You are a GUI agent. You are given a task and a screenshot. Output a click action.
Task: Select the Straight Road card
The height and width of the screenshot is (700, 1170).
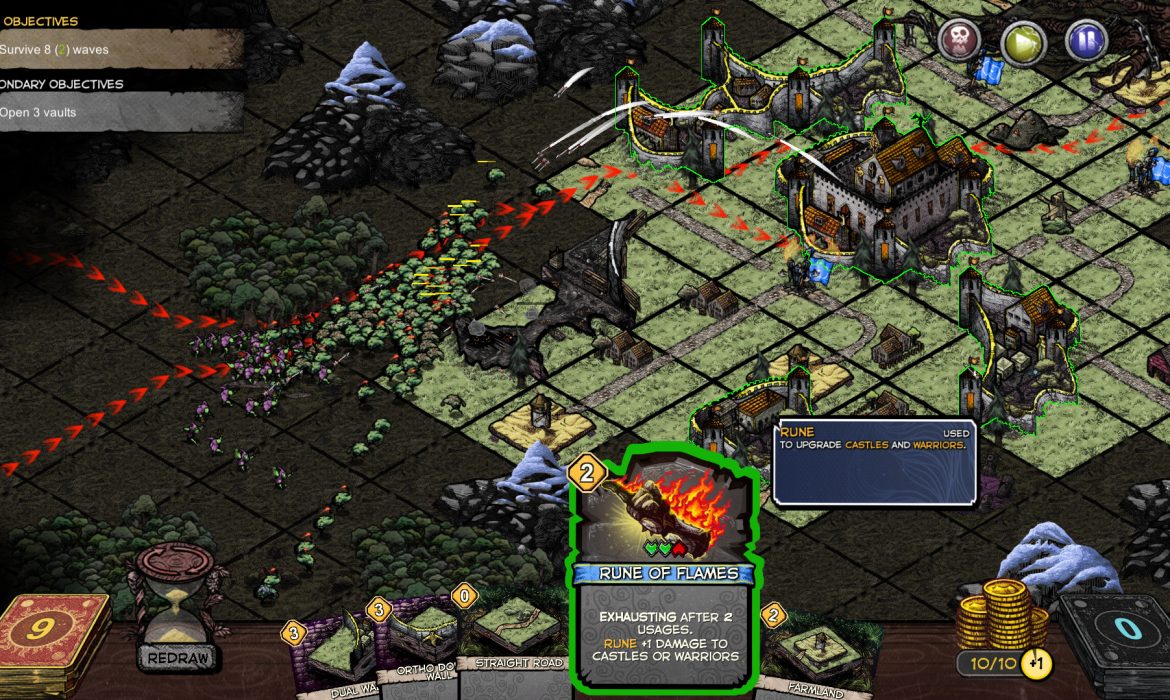point(515,640)
